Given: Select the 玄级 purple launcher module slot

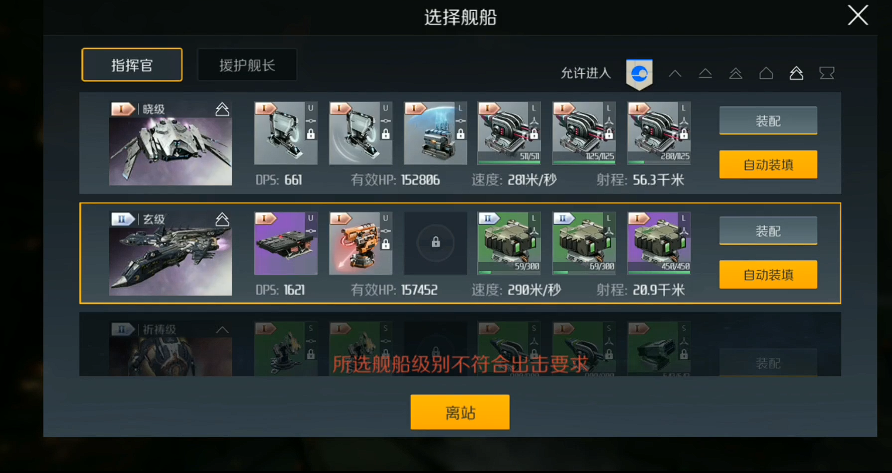Looking at the screenshot, I should (286, 243).
